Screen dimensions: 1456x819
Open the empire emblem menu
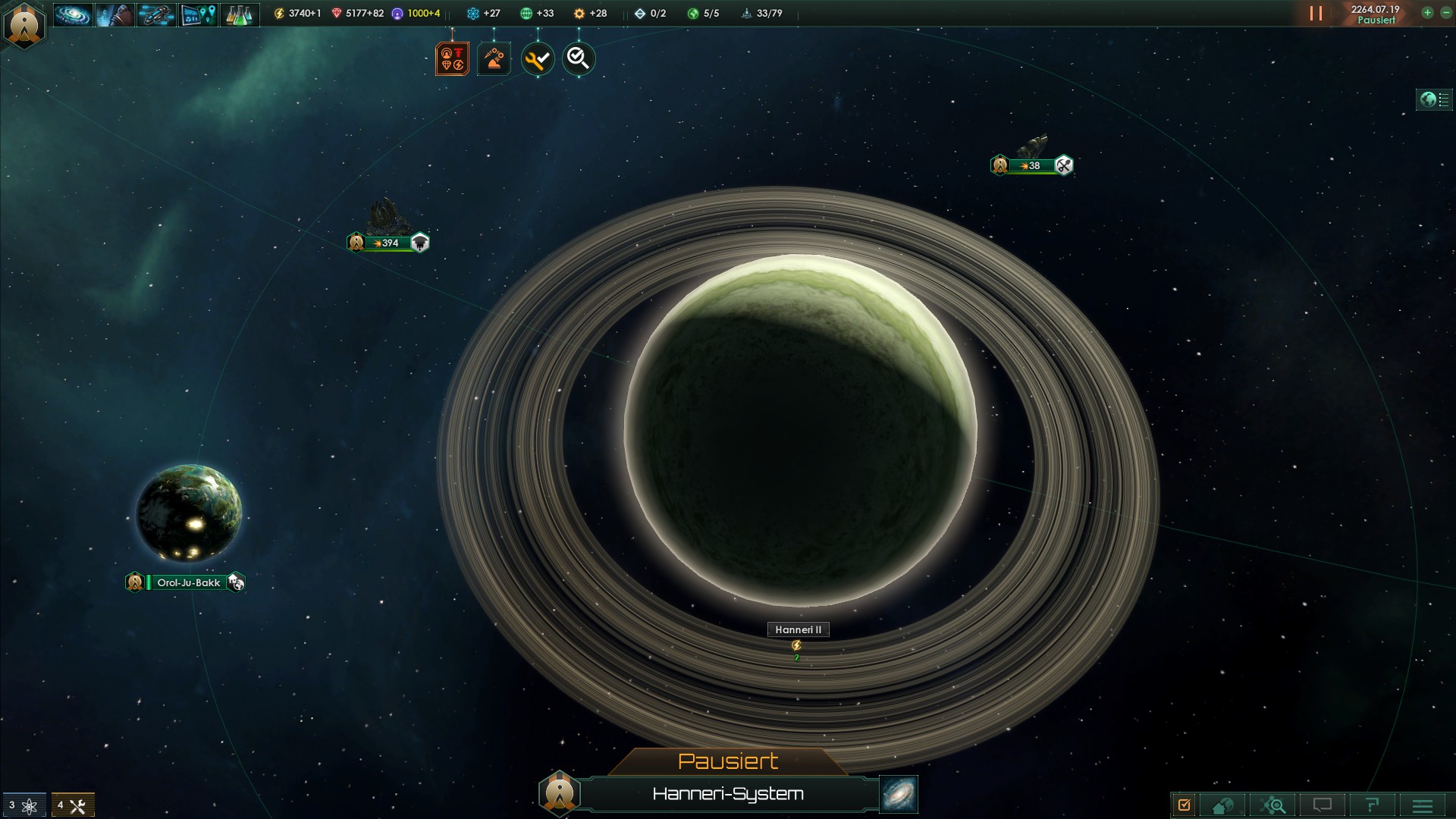pos(24,24)
